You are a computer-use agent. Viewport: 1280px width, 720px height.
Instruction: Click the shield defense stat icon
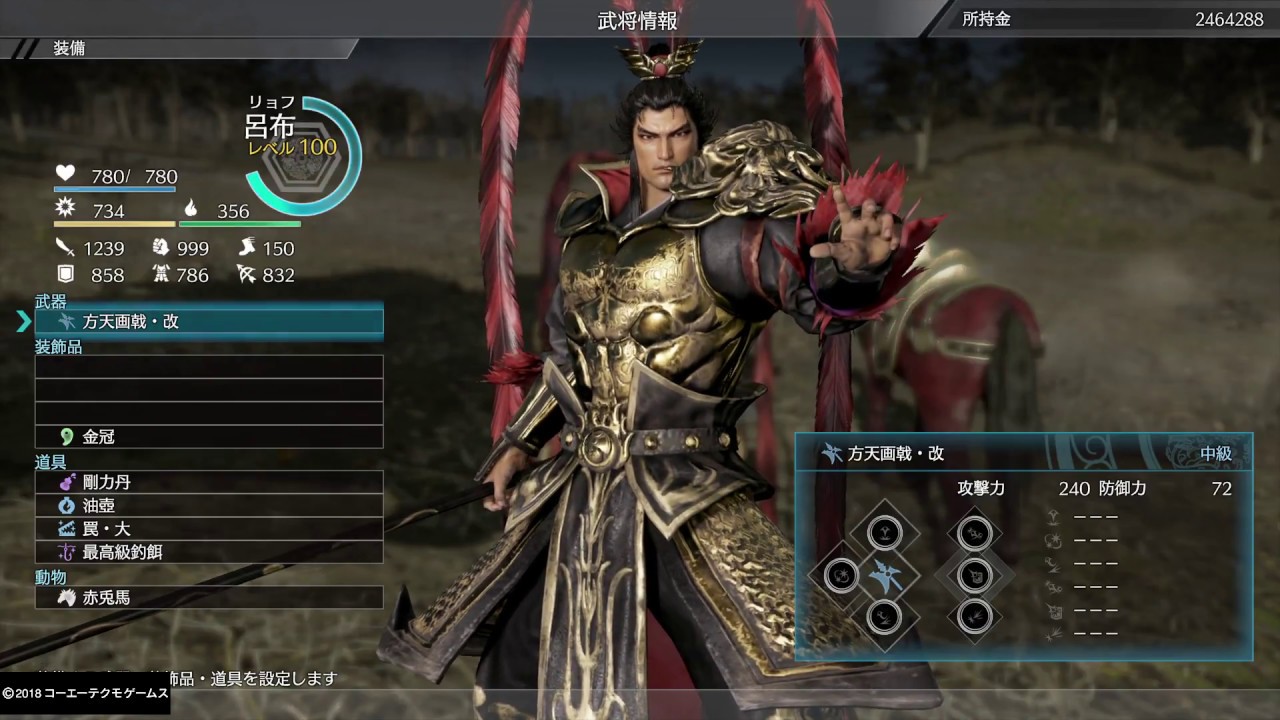coord(64,274)
